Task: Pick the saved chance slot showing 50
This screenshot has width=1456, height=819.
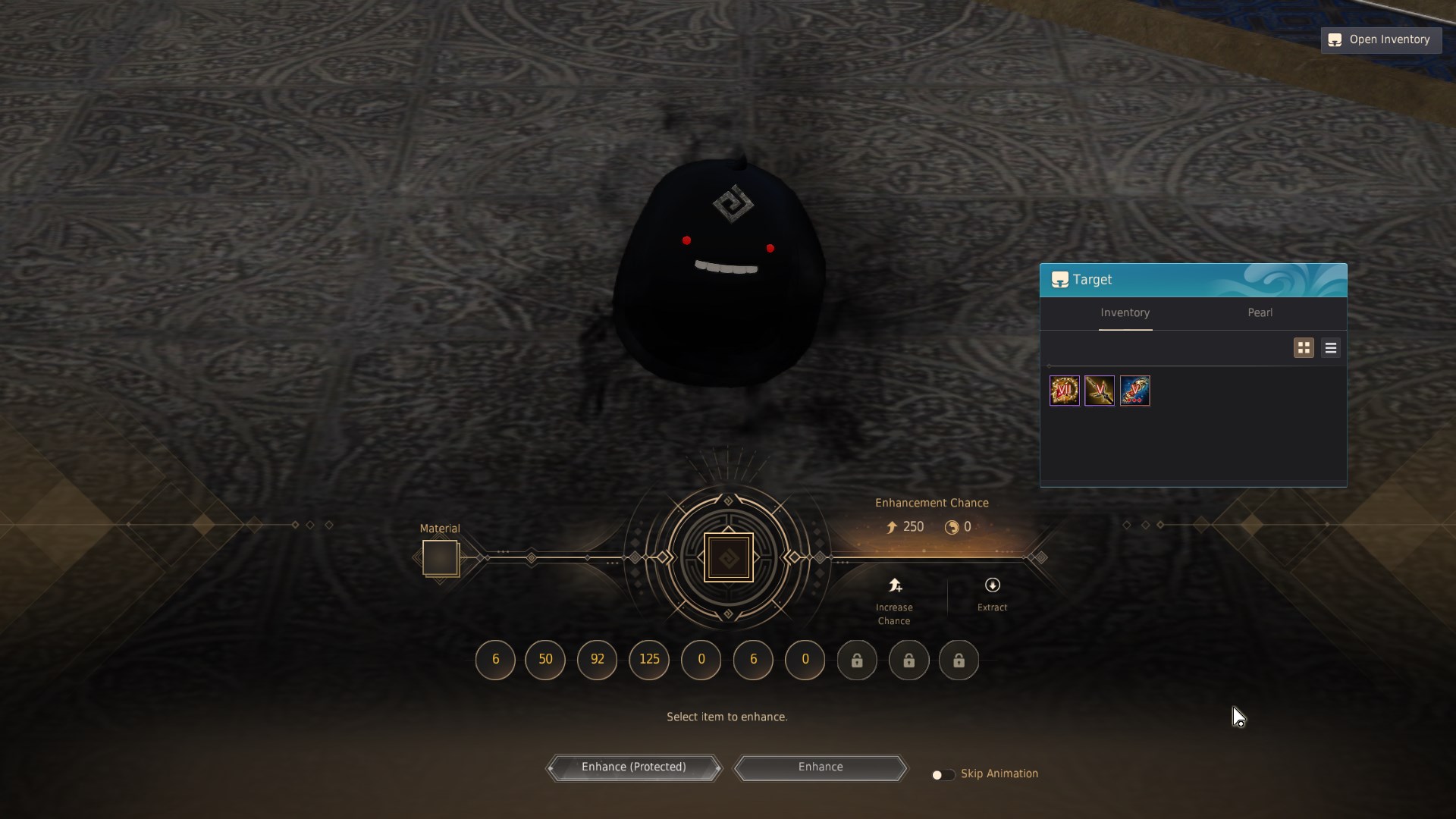Action: click(545, 660)
